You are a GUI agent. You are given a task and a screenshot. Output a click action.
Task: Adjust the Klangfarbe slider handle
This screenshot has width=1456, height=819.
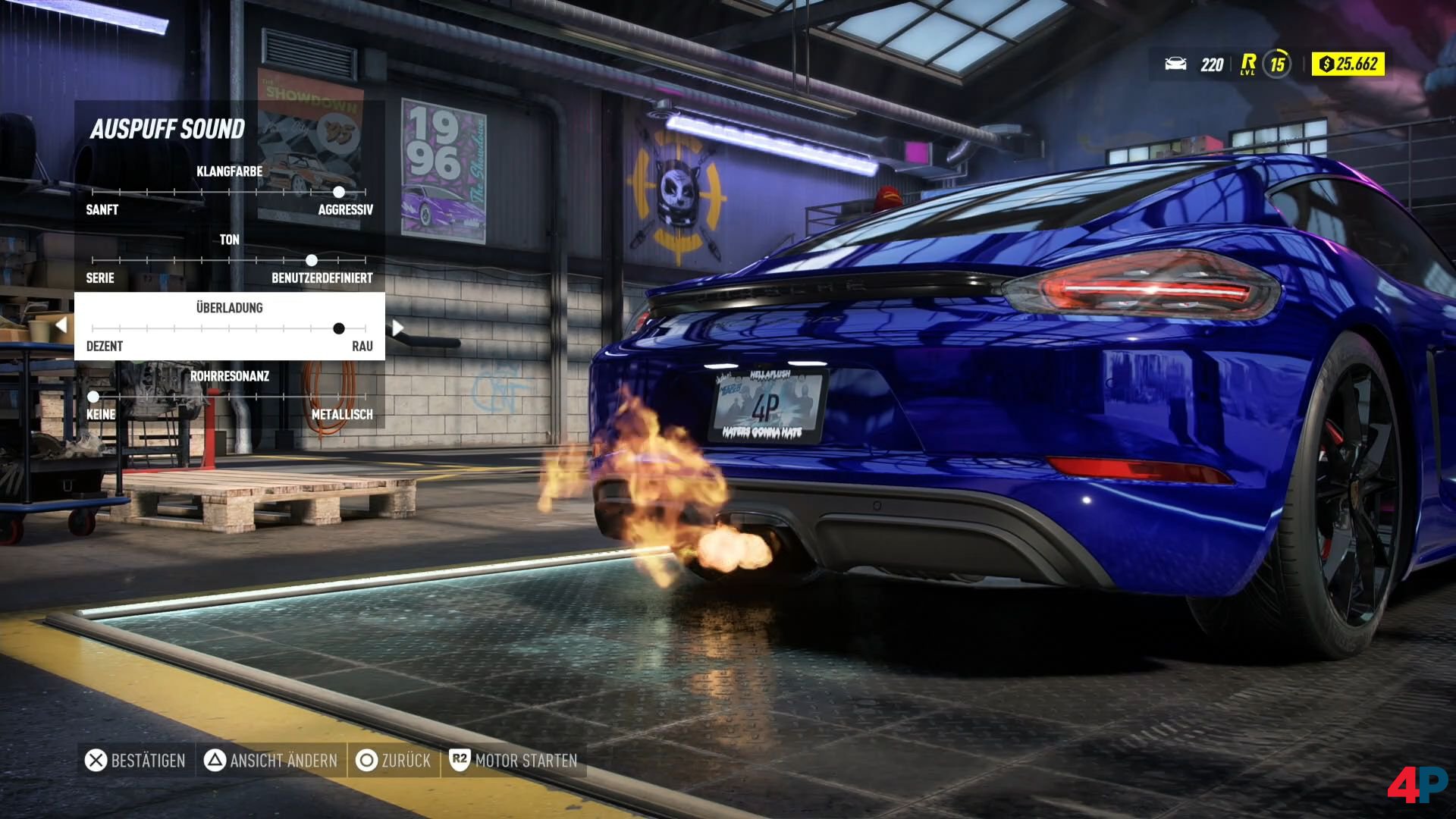click(339, 192)
